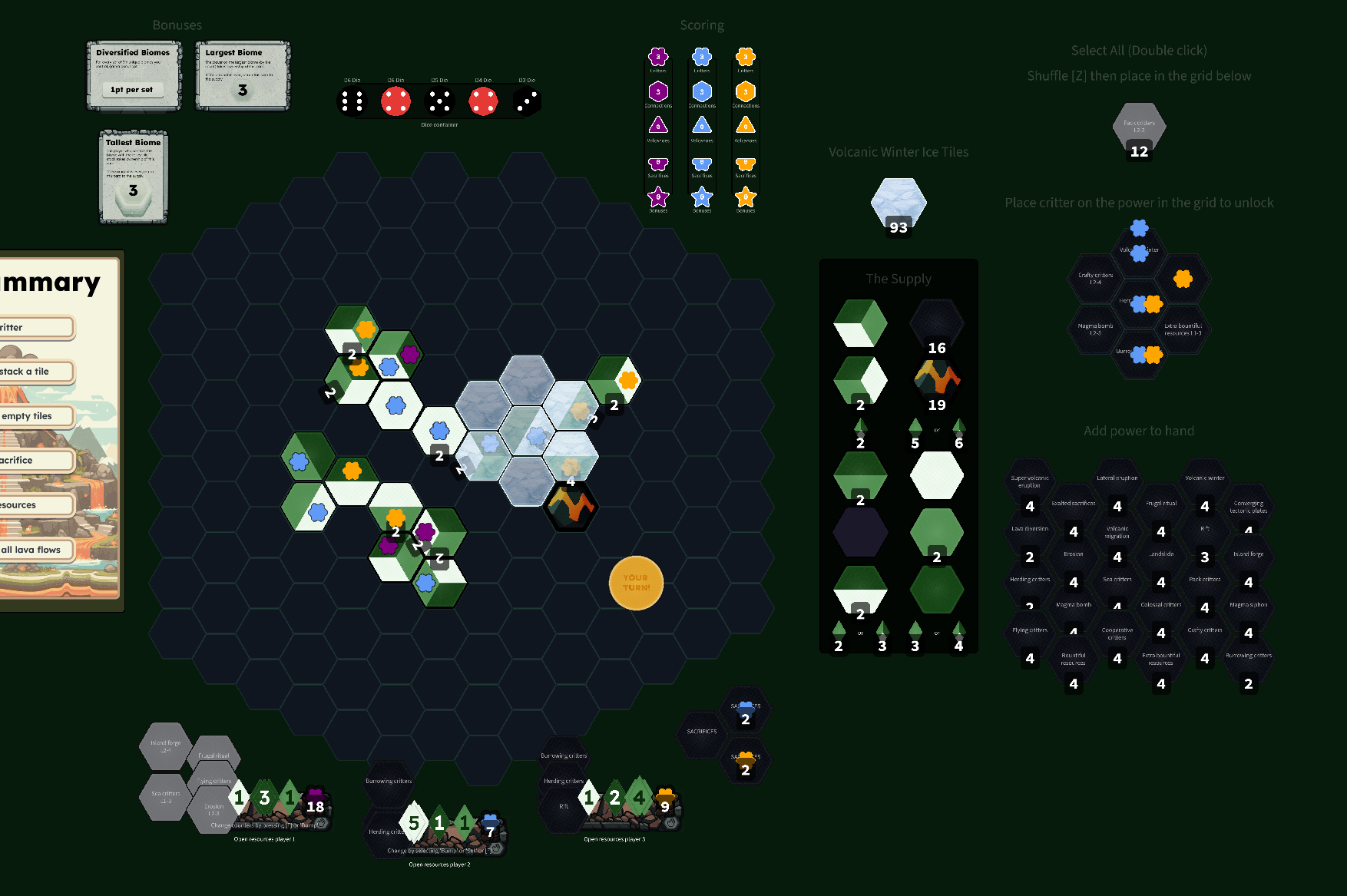Choose the Tallest Biome bonus card
Screen dimensions: 1347x896
click(x=134, y=177)
